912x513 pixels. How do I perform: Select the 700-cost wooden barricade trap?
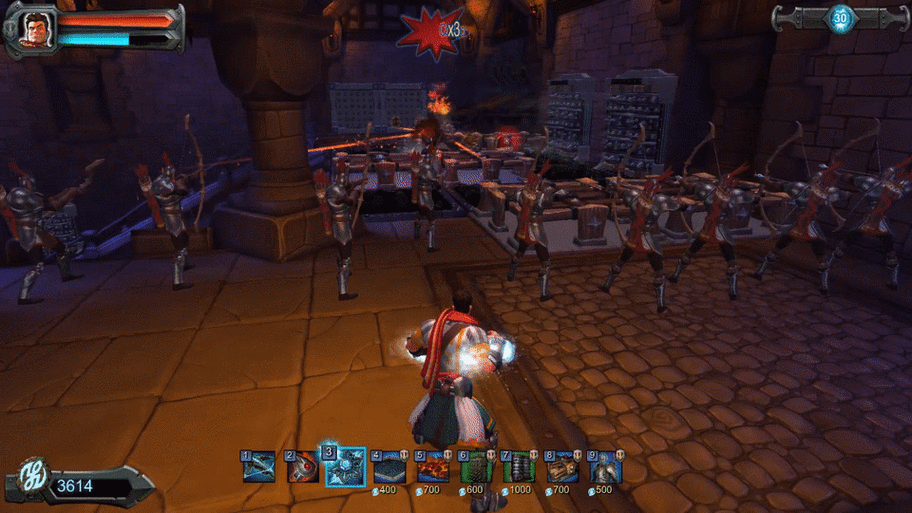[x=561, y=467]
